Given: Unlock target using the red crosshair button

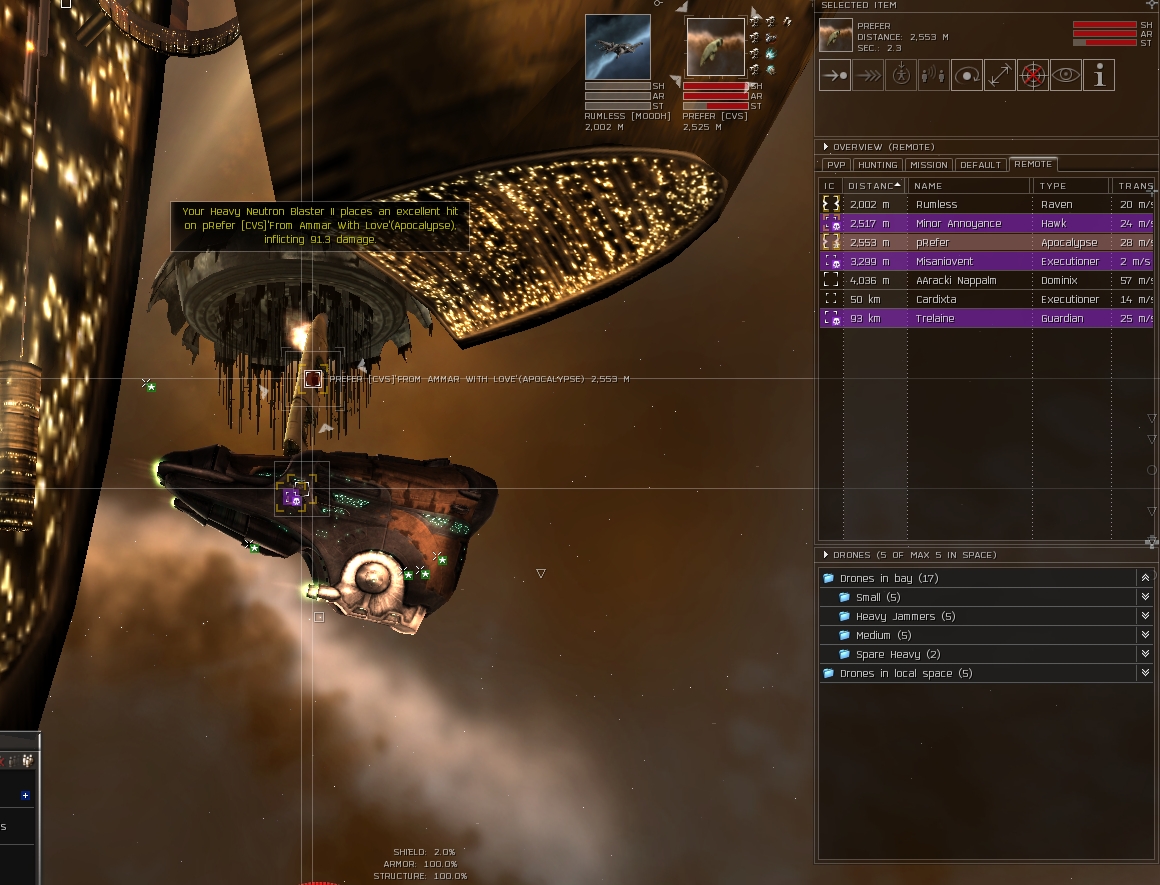Looking at the screenshot, I should click(x=1033, y=76).
